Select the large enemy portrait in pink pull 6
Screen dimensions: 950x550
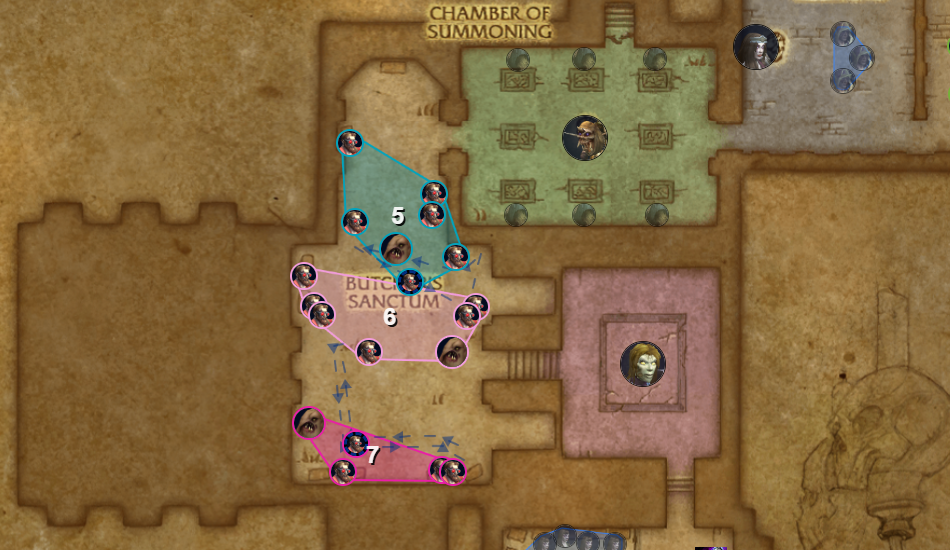pyautogui.click(x=452, y=352)
